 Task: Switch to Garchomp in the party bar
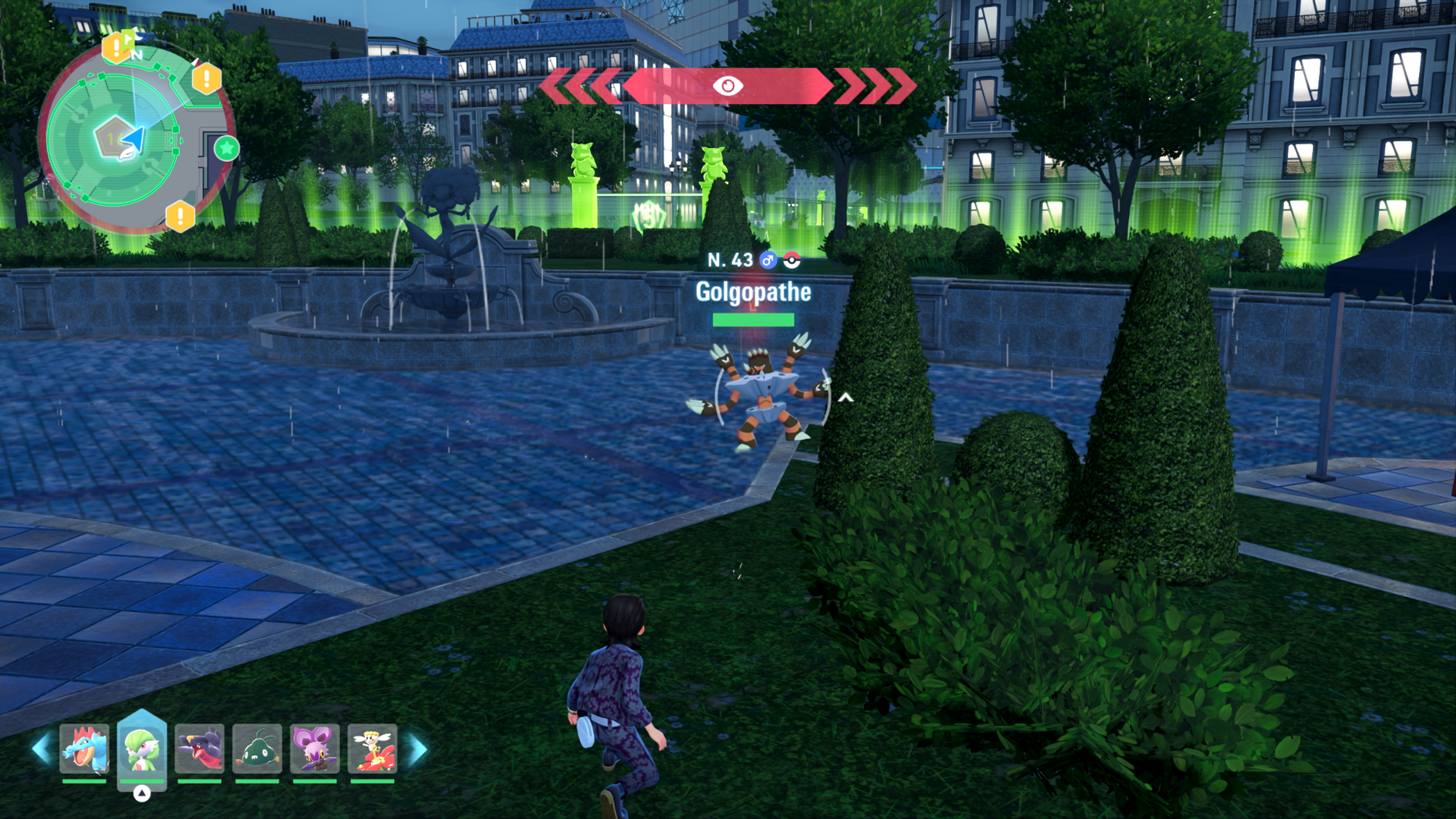(x=199, y=748)
